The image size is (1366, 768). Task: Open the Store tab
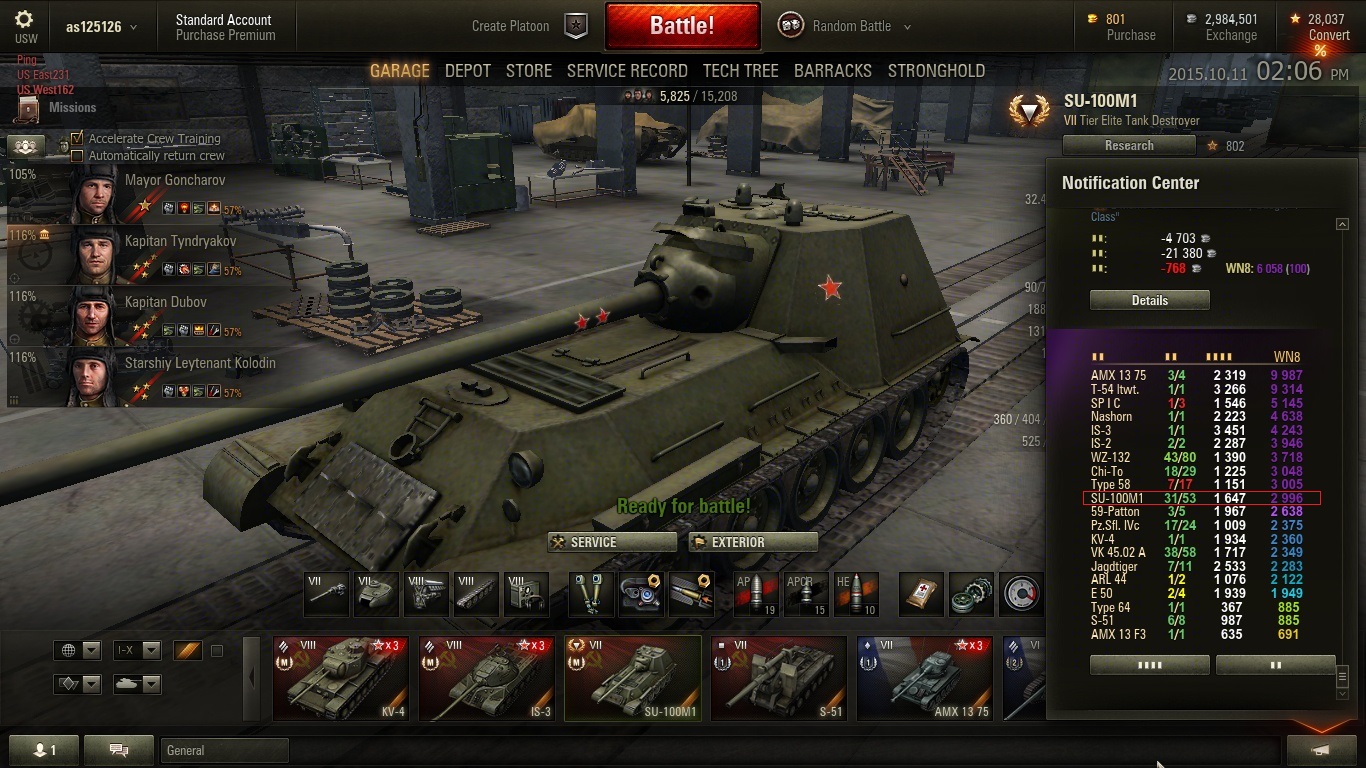pyautogui.click(x=529, y=71)
